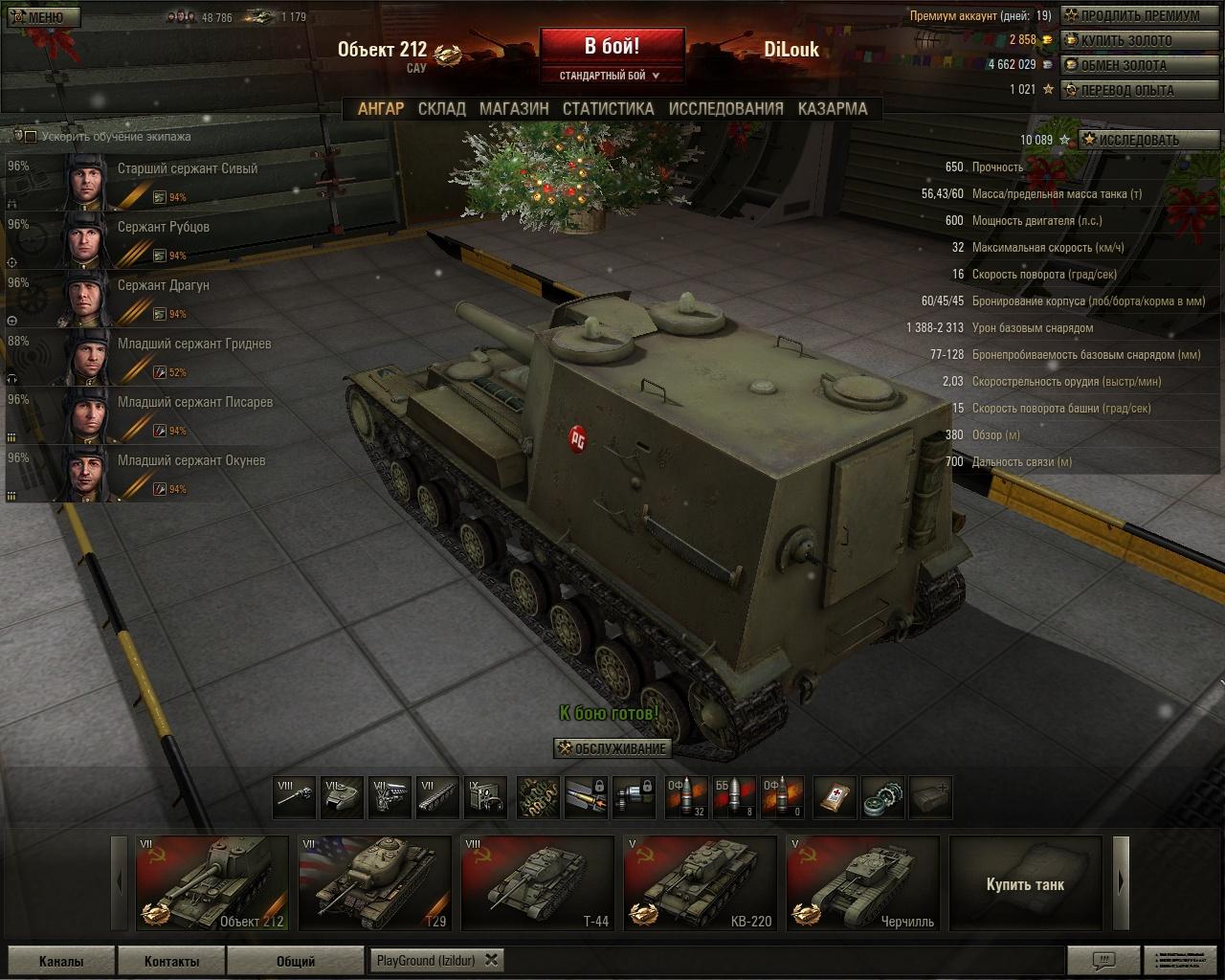Open the Обслуживание service button
This screenshot has width=1225, height=980.
pos(612,748)
